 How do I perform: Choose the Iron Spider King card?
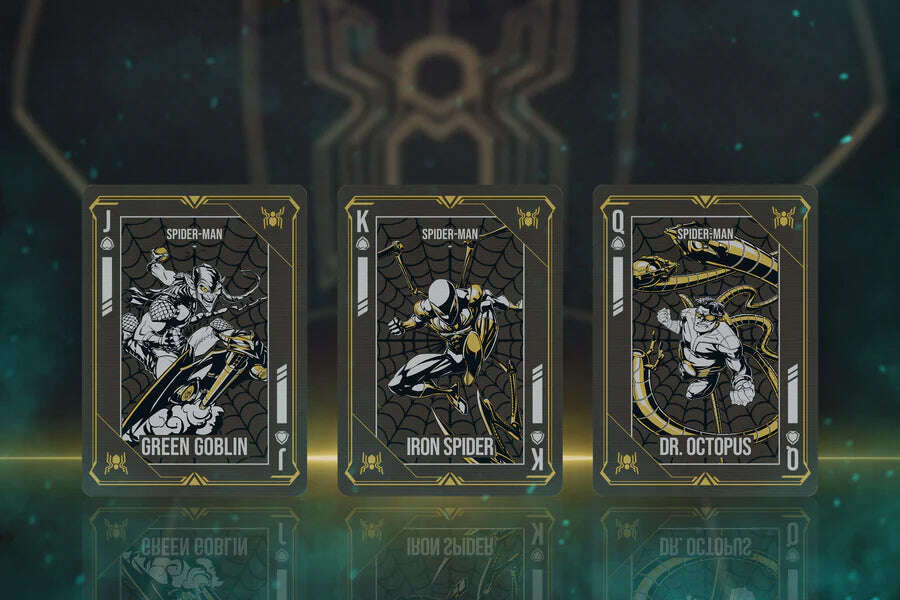pos(450,340)
